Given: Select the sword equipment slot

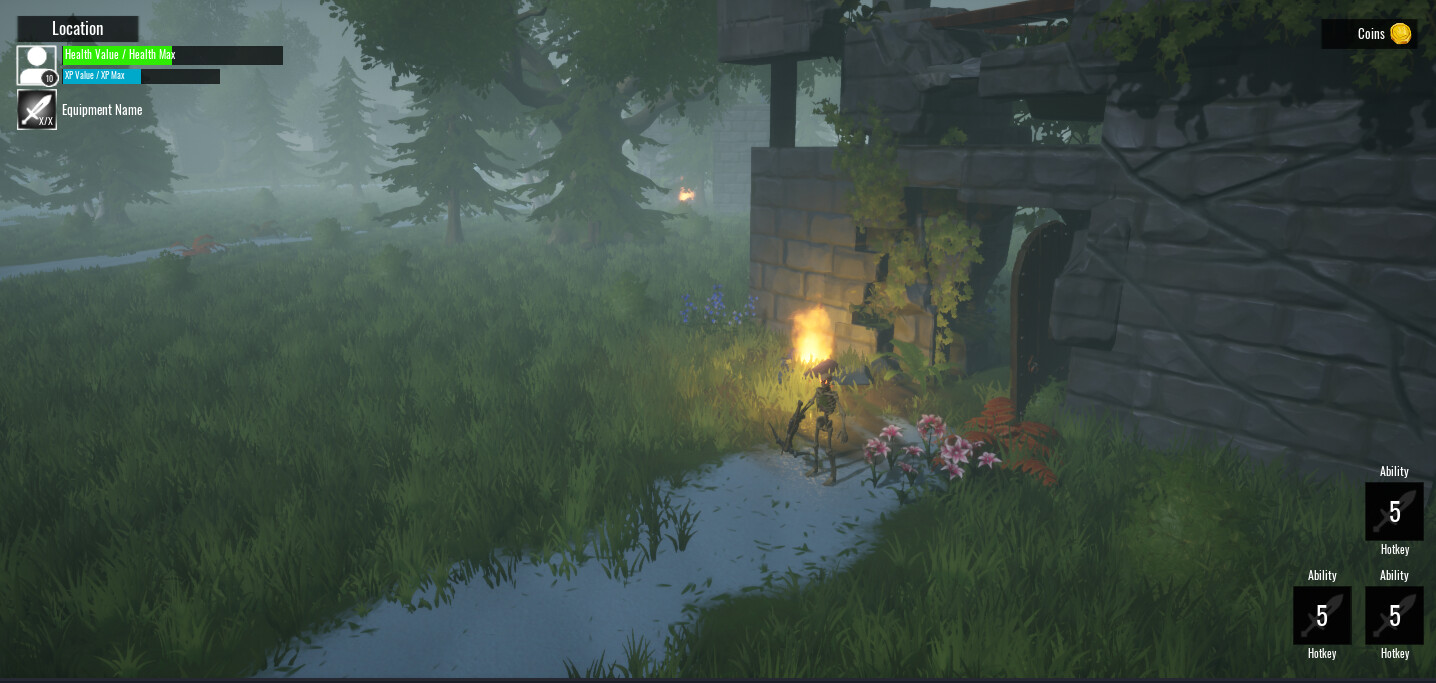Looking at the screenshot, I should [37, 110].
